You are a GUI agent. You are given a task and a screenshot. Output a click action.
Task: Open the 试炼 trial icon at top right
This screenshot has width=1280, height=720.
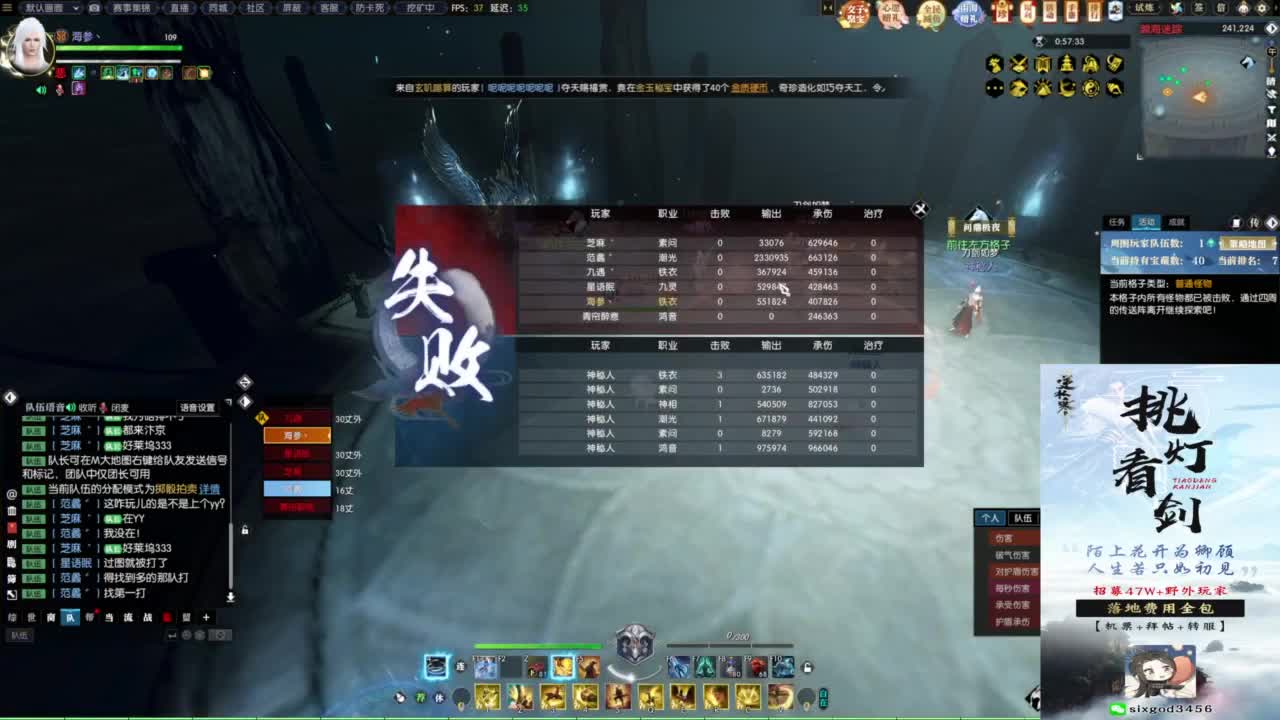(1142, 9)
